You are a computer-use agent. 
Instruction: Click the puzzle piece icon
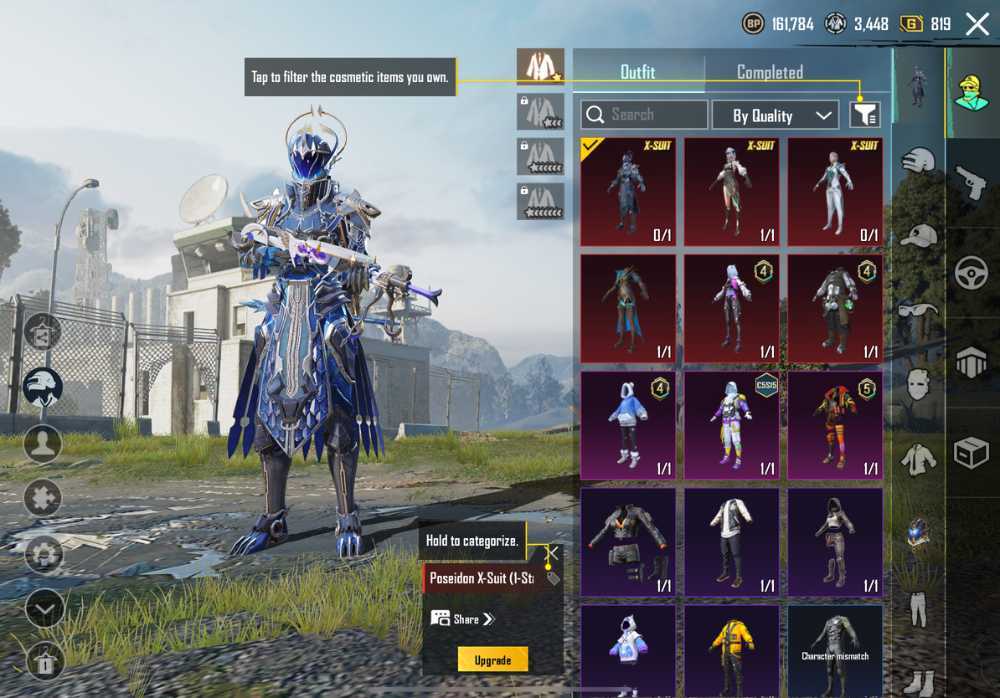42,497
